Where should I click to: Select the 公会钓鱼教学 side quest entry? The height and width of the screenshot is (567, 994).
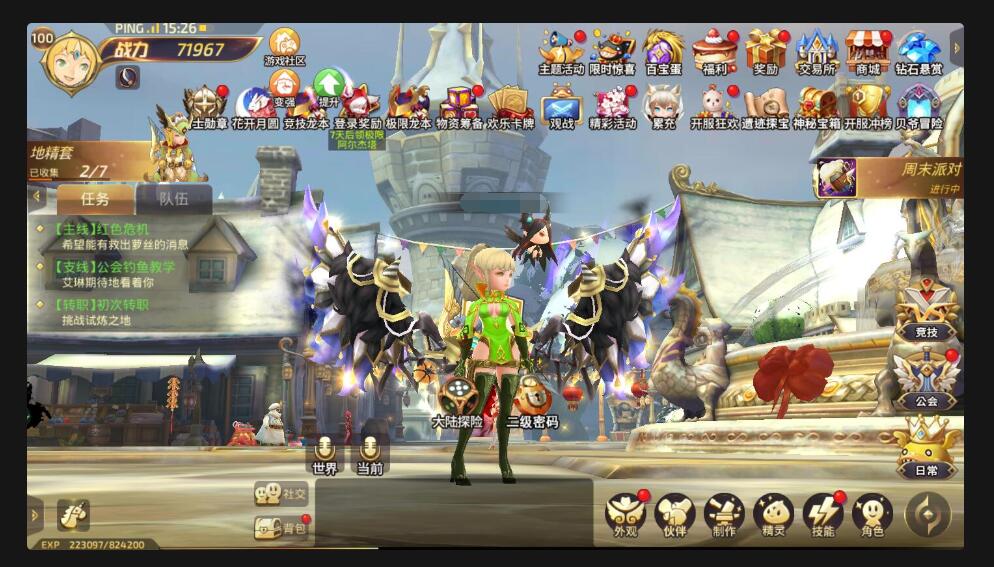[110, 274]
